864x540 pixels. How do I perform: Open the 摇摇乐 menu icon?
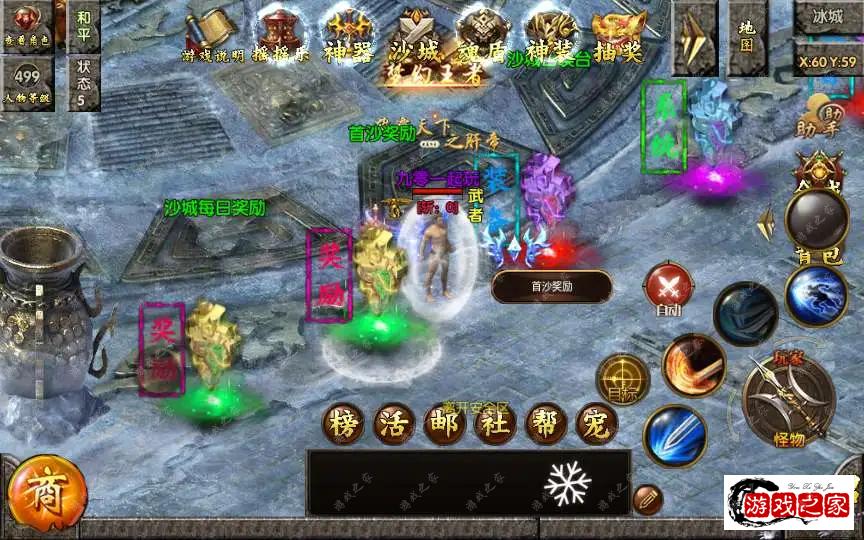click(282, 34)
